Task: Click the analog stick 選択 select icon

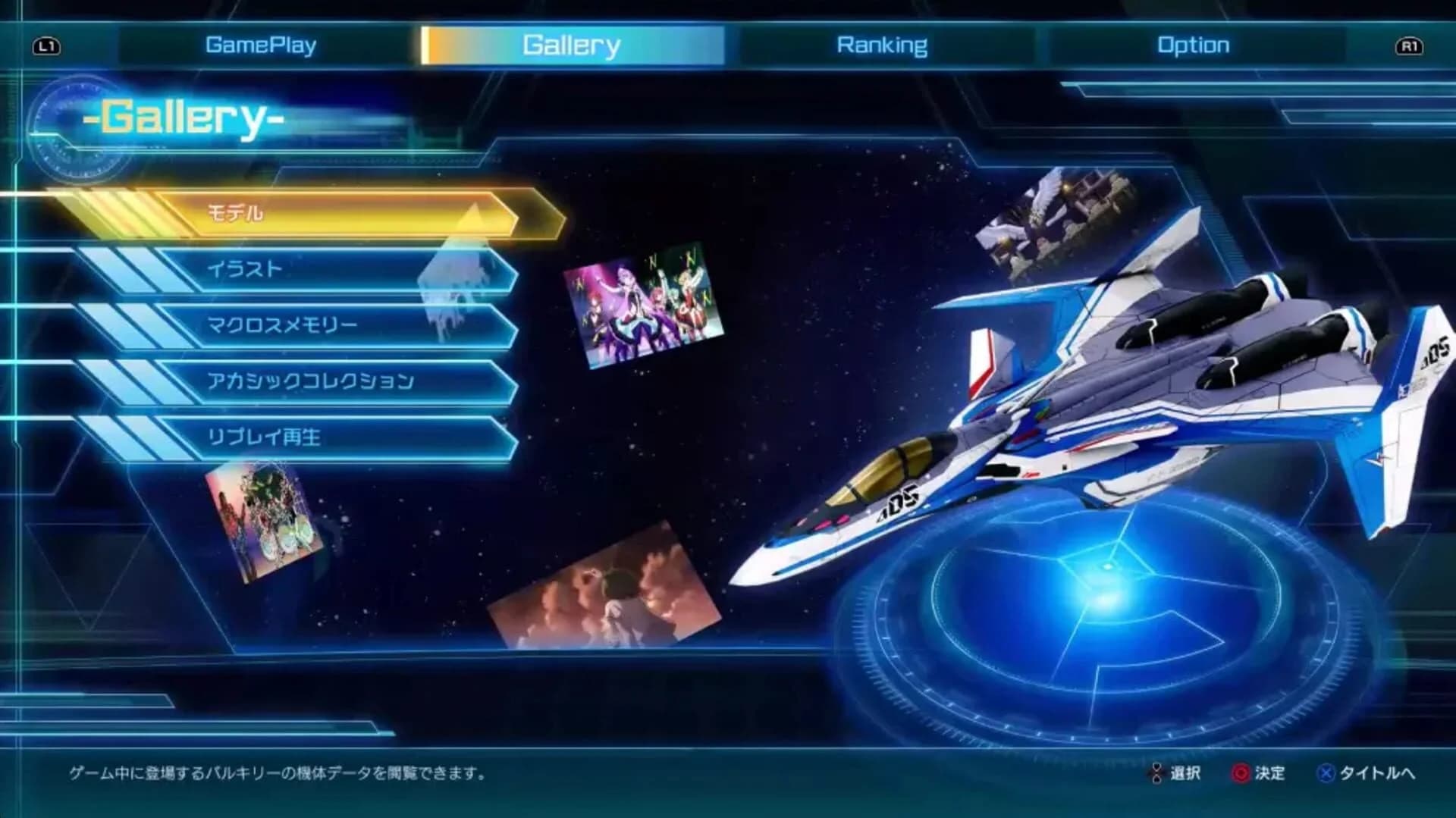Action: click(1156, 774)
